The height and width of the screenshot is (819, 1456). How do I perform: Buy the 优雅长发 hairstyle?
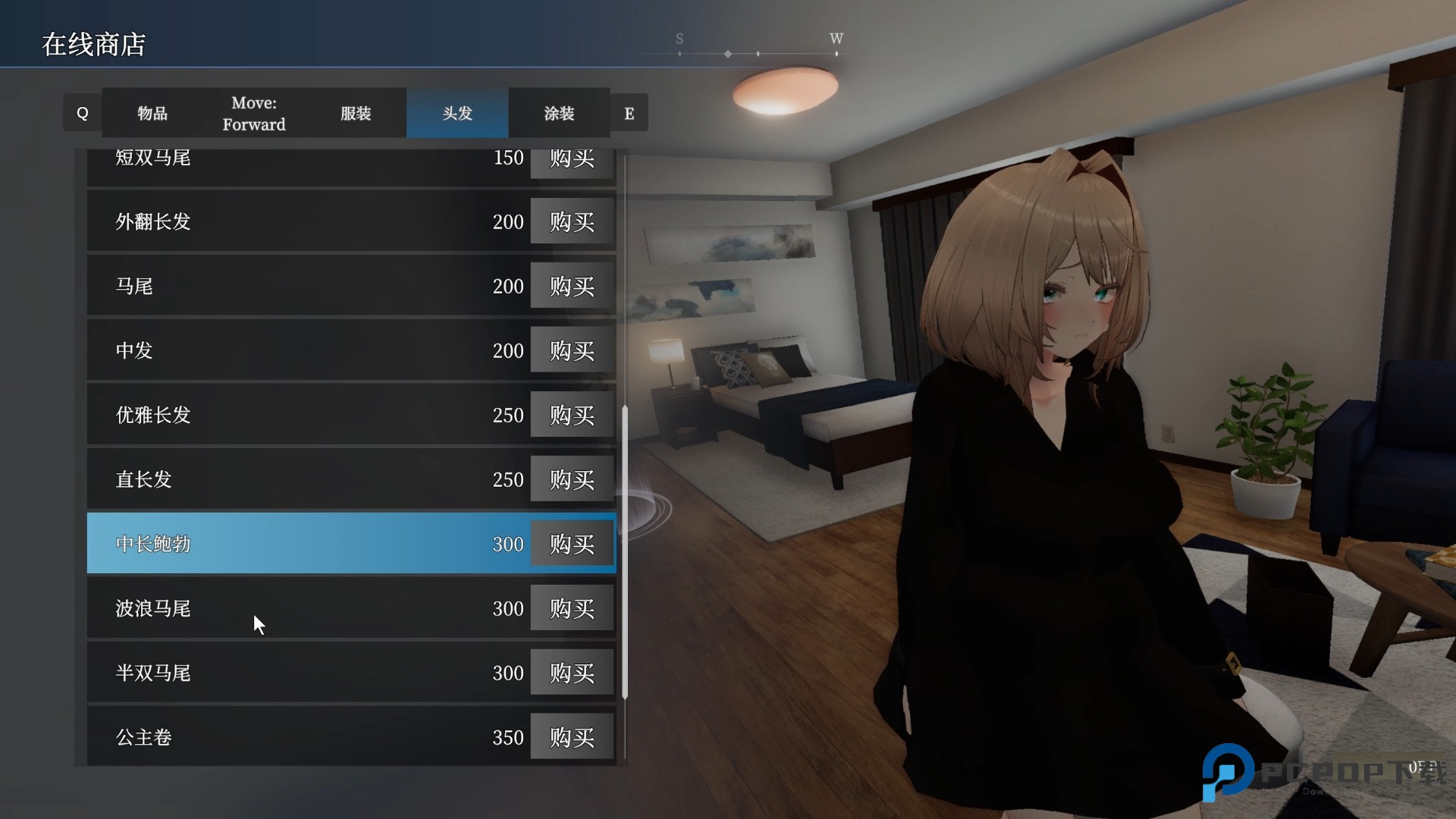tap(572, 415)
